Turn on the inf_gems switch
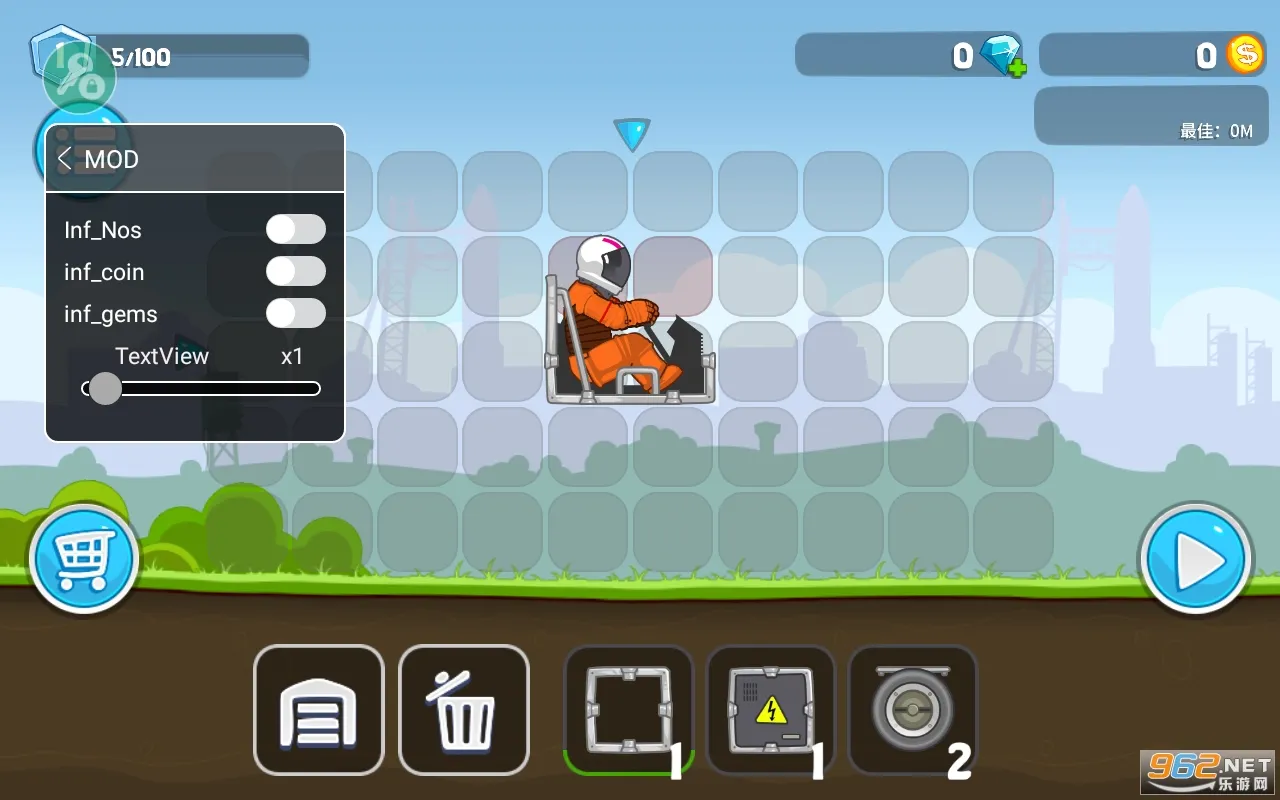This screenshot has height=800, width=1280. tap(295, 313)
